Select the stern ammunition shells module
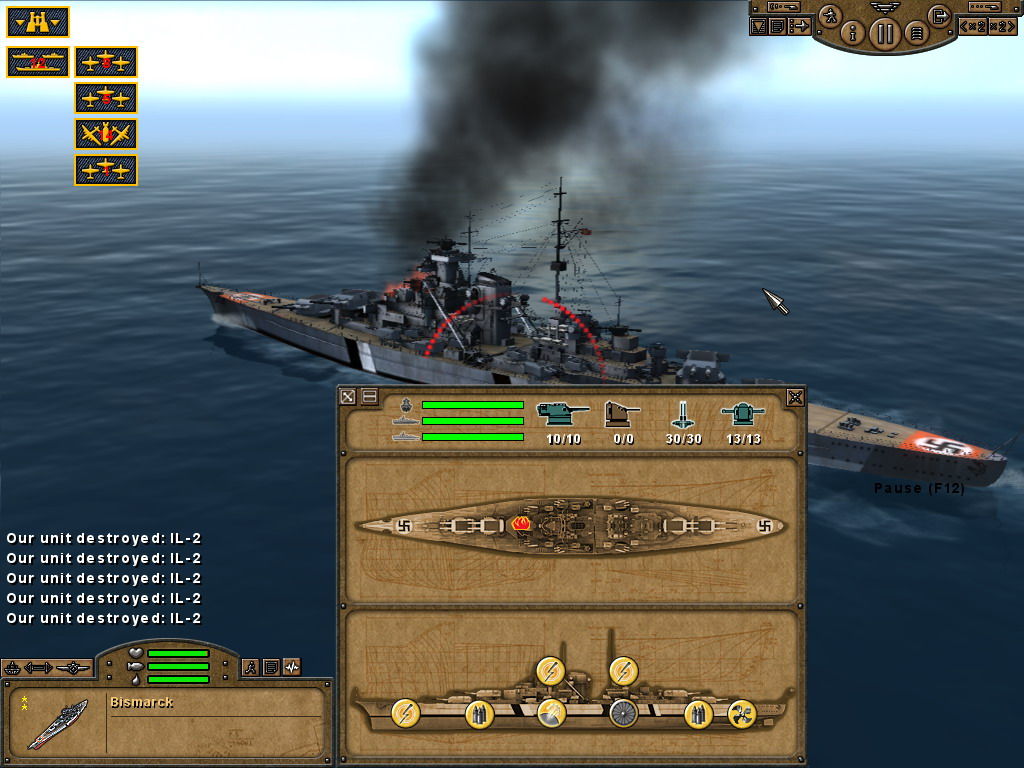 coord(699,713)
